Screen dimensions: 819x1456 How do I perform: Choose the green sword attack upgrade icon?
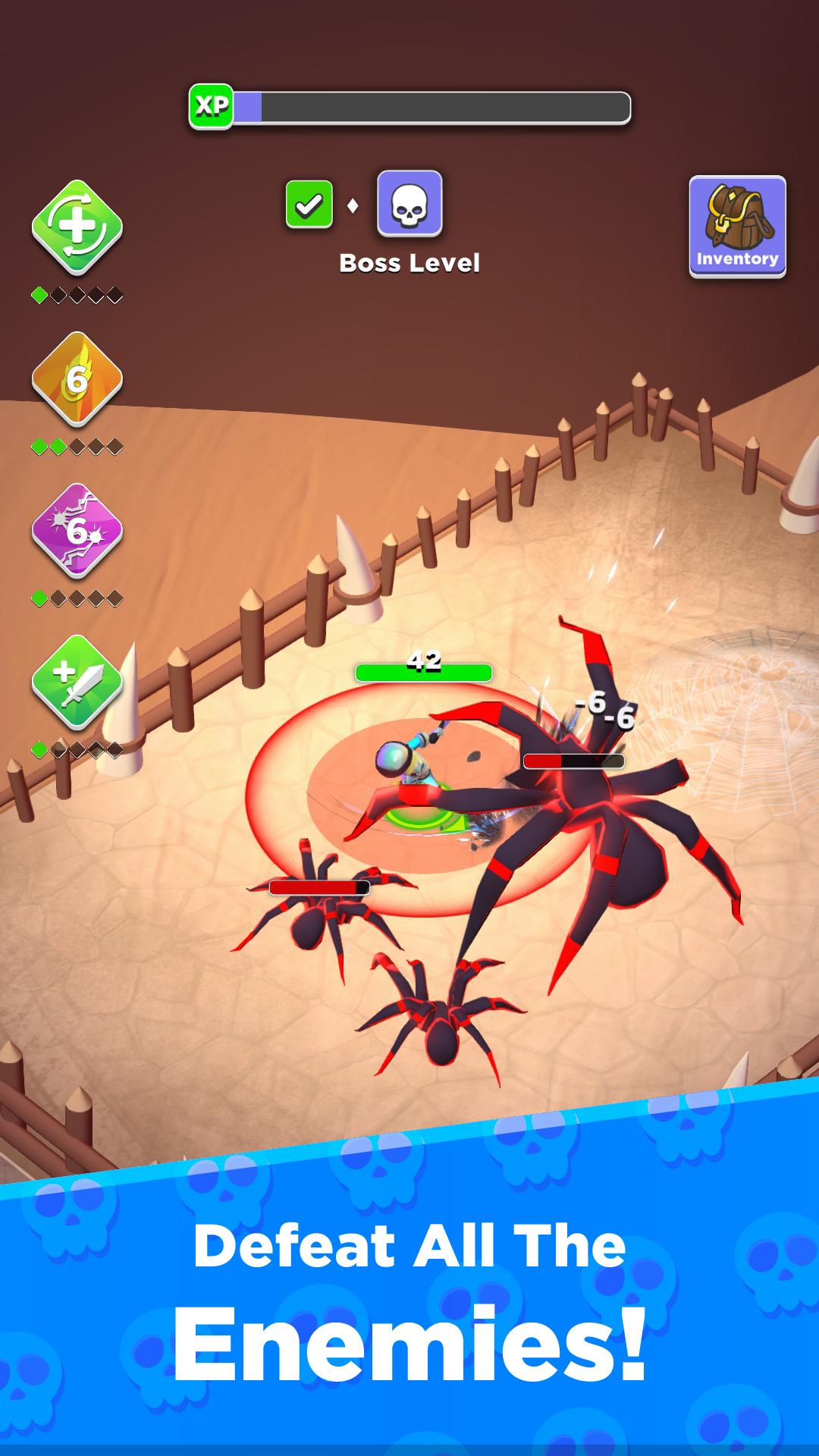pos(77,682)
